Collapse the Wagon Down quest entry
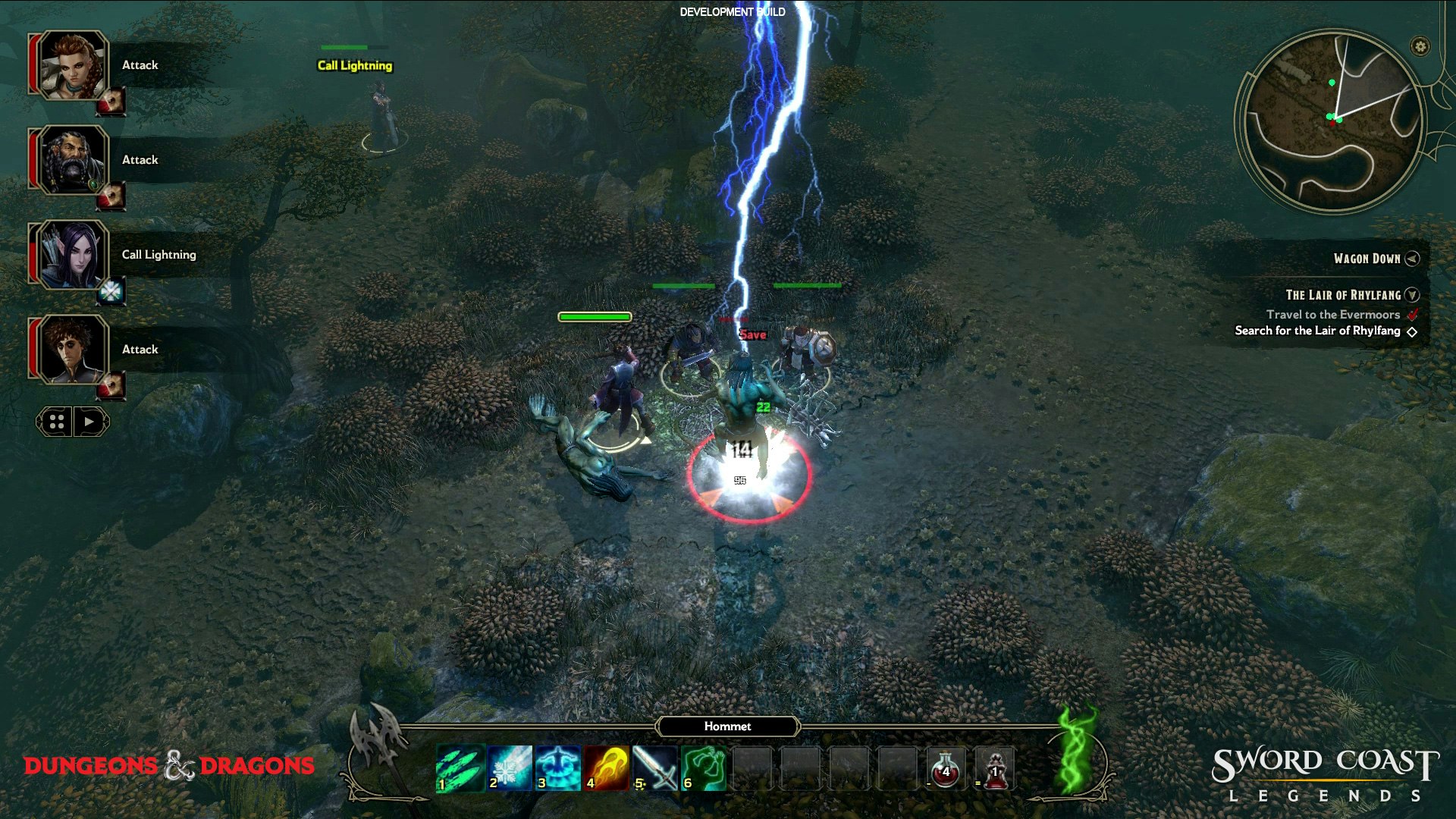 click(1412, 259)
